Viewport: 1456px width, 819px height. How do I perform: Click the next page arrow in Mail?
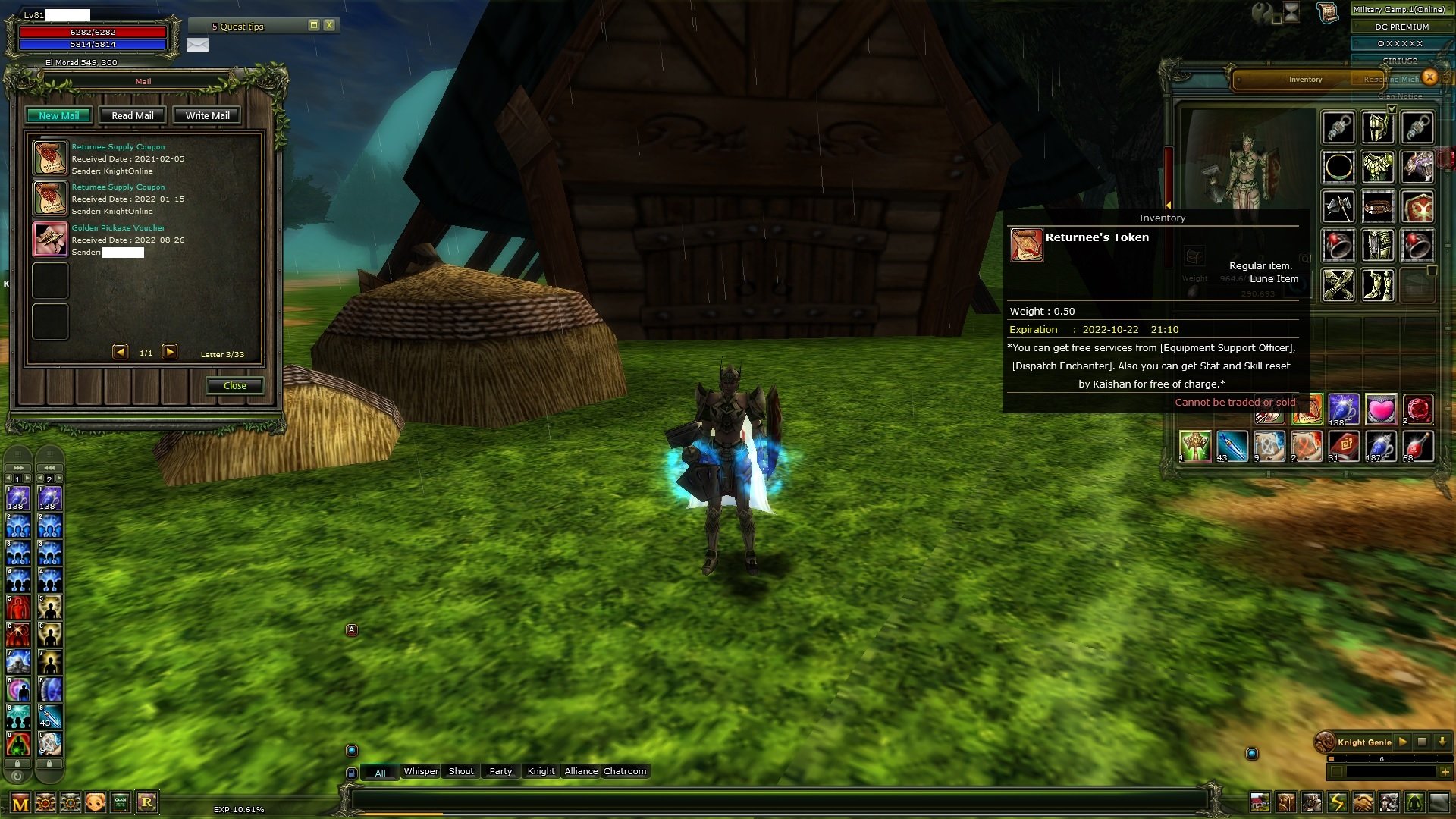(x=170, y=351)
